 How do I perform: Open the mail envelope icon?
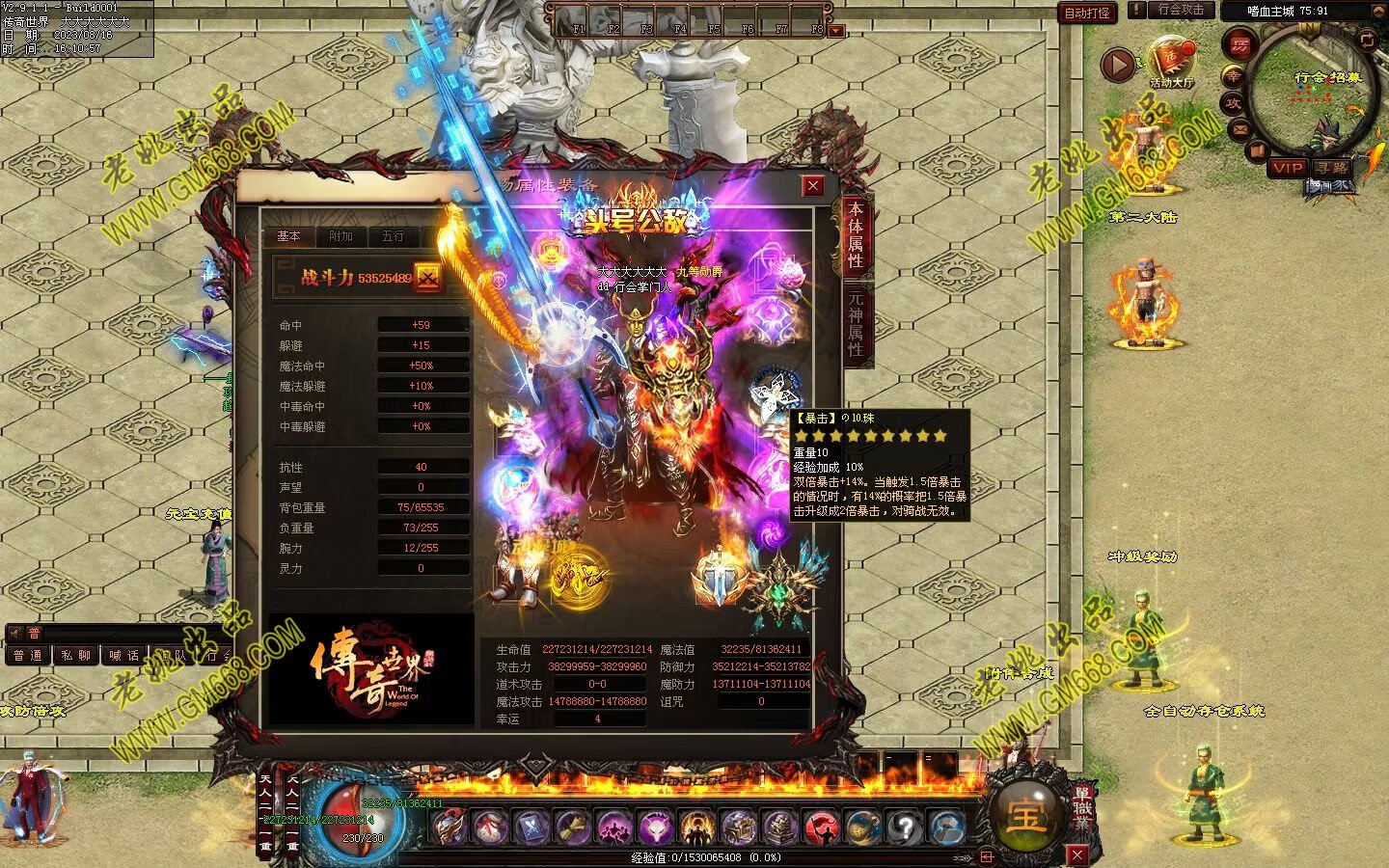pyautogui.click(x=1240, y=128)
